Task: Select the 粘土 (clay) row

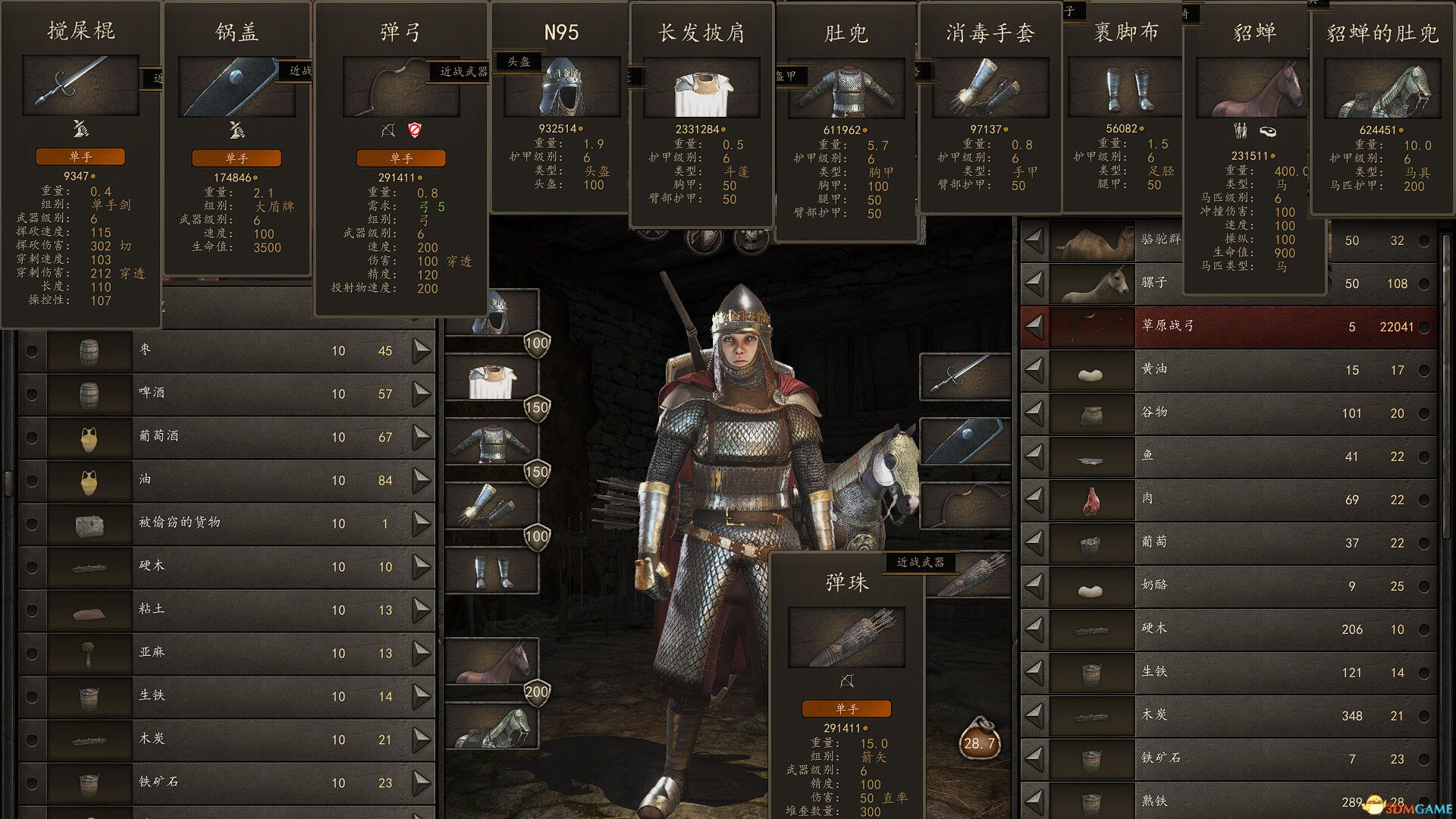Action: (x=227, y=610)
